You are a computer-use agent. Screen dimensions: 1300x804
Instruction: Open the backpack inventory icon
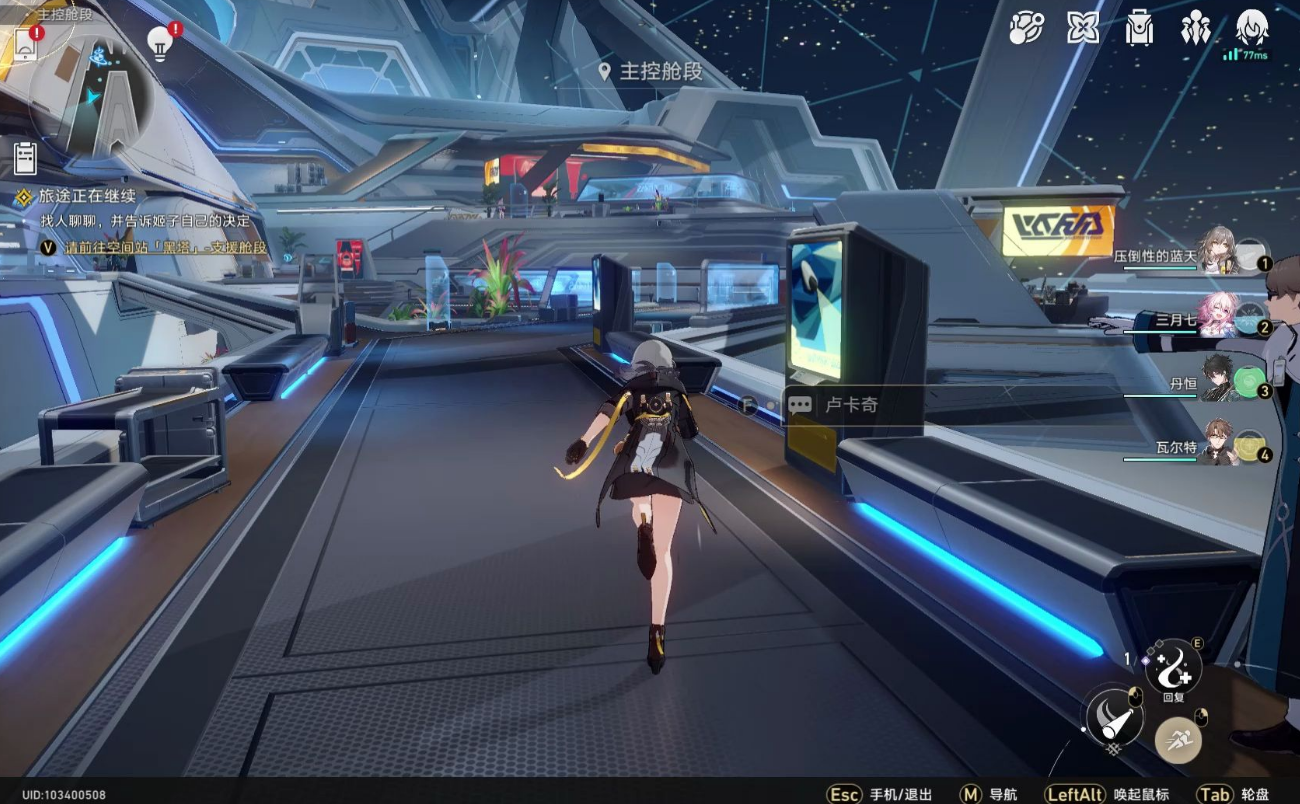click(x=1139, y=28)
